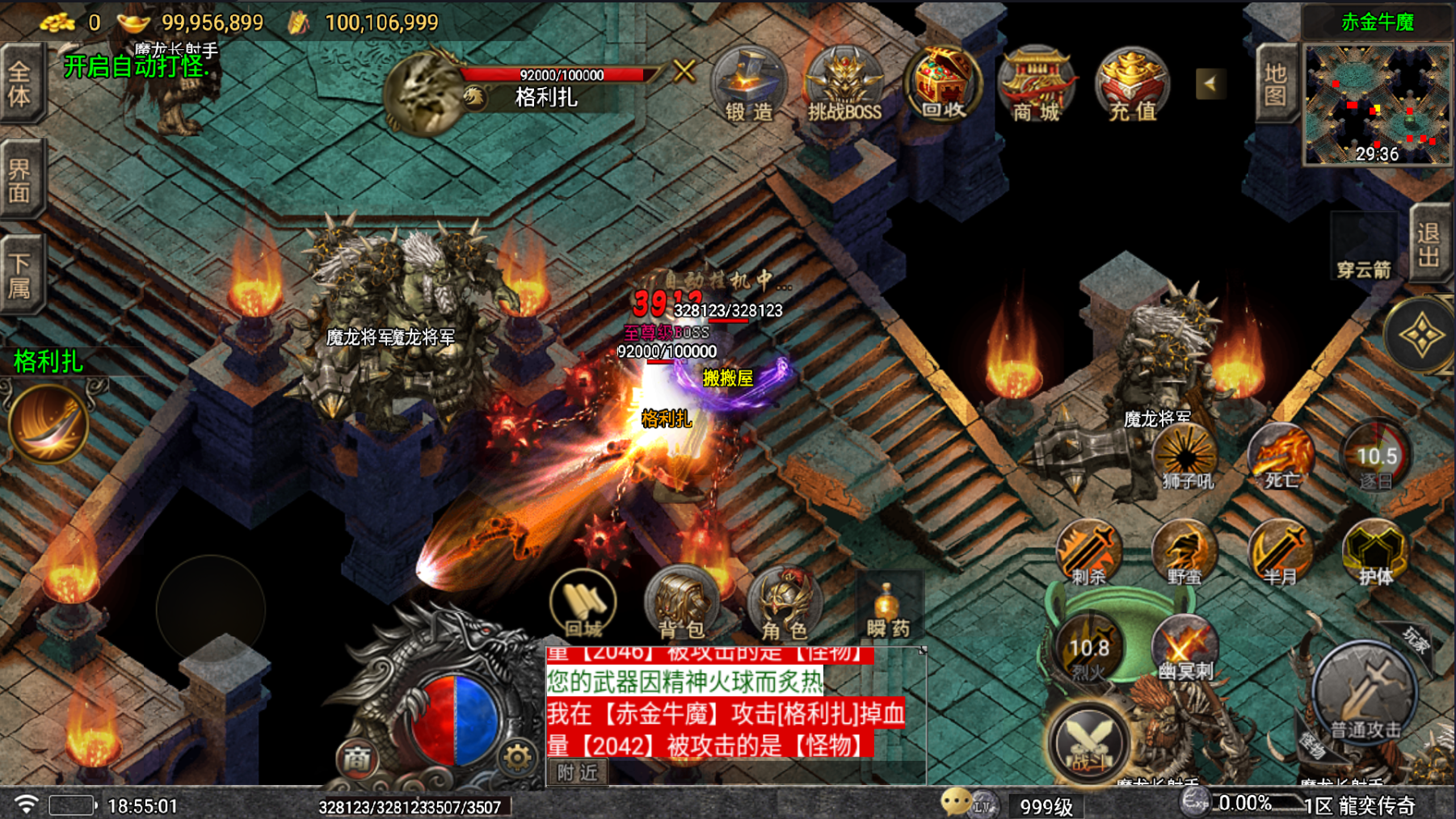This screenshot has height=819, width=1456.
Task: Activate the 狮子吼 skill
Action: point(1186,458)
